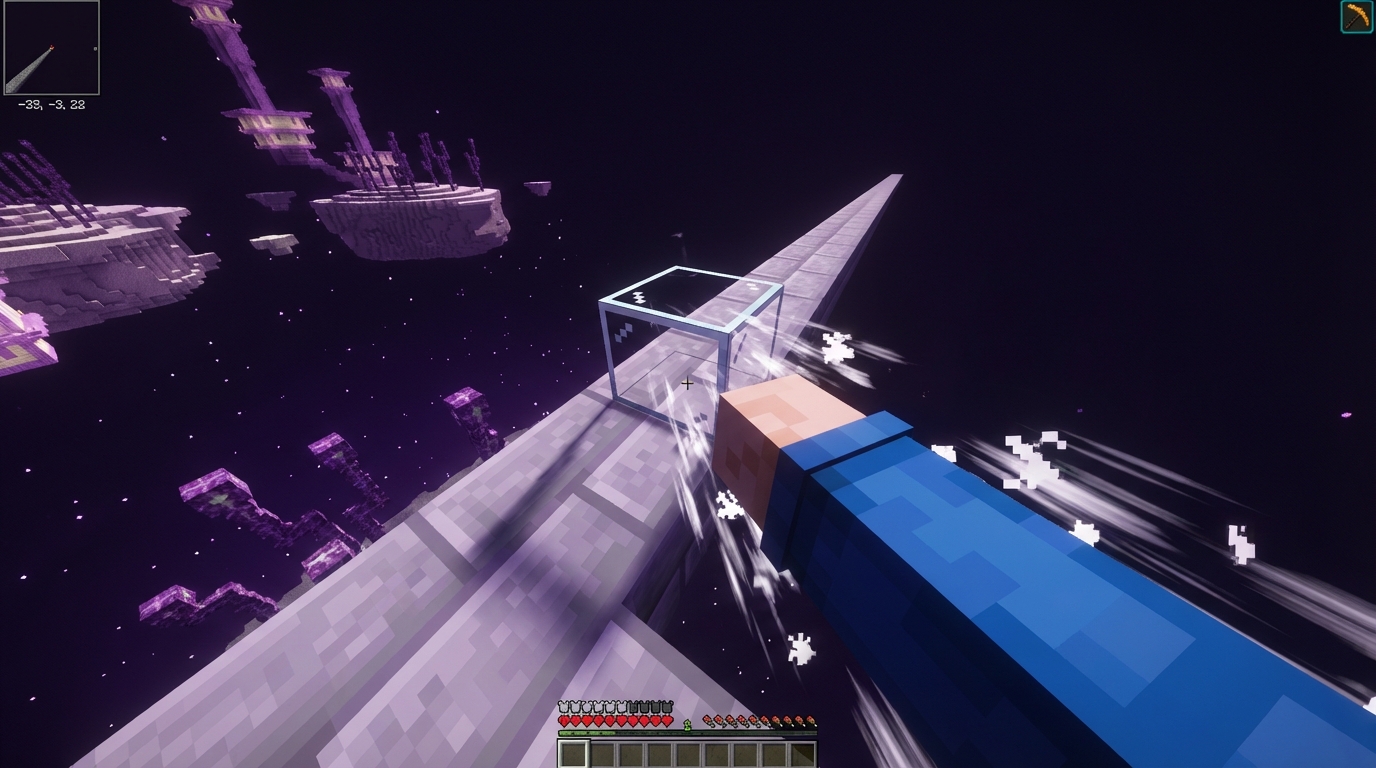Image resolution: width=1376 pixels, height=768 pixels.
Task: Select the highlighted first hotbar slot
Action: tap(573, 753)
